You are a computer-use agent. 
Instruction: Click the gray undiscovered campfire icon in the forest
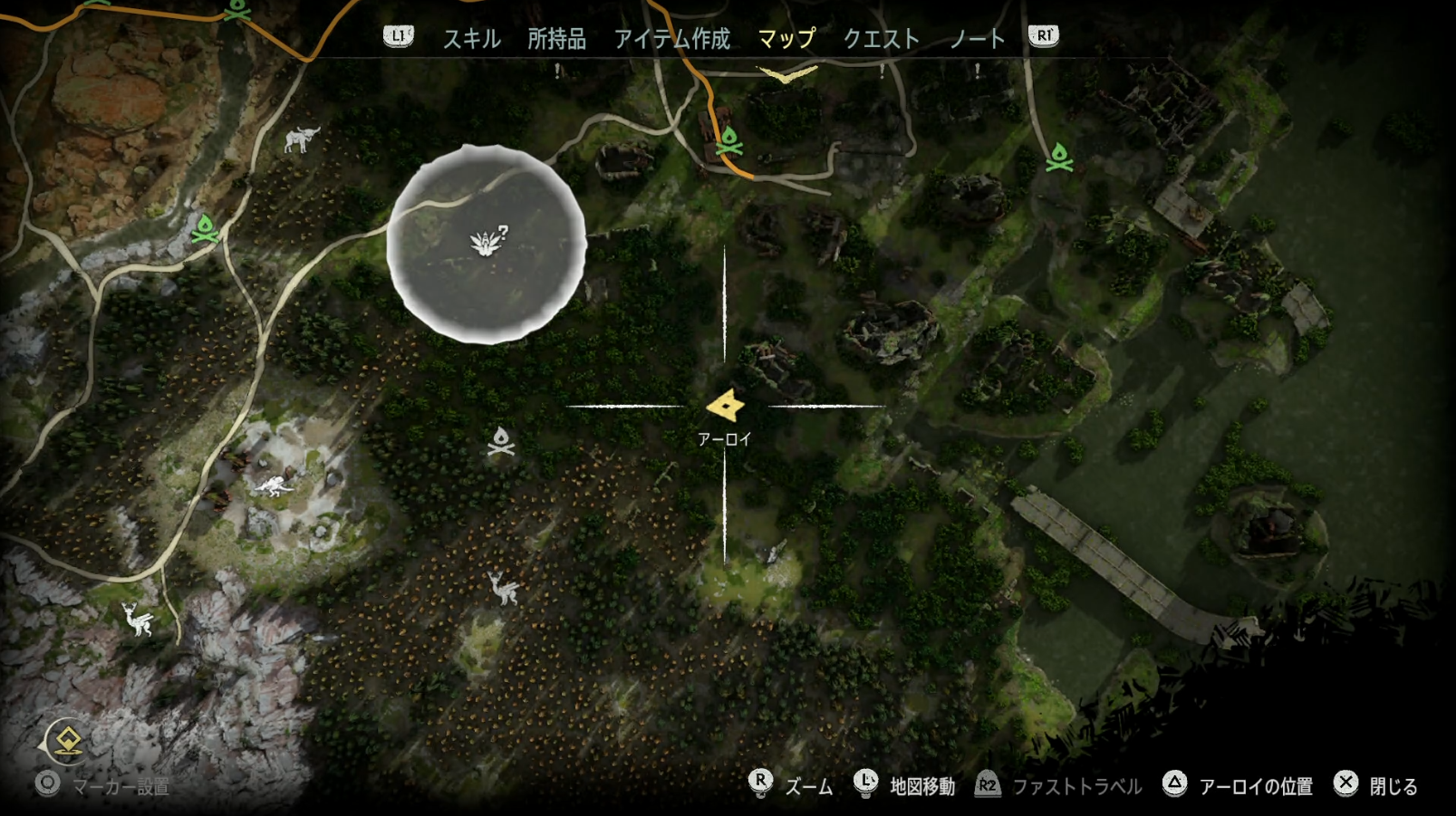tap(501, 440)
